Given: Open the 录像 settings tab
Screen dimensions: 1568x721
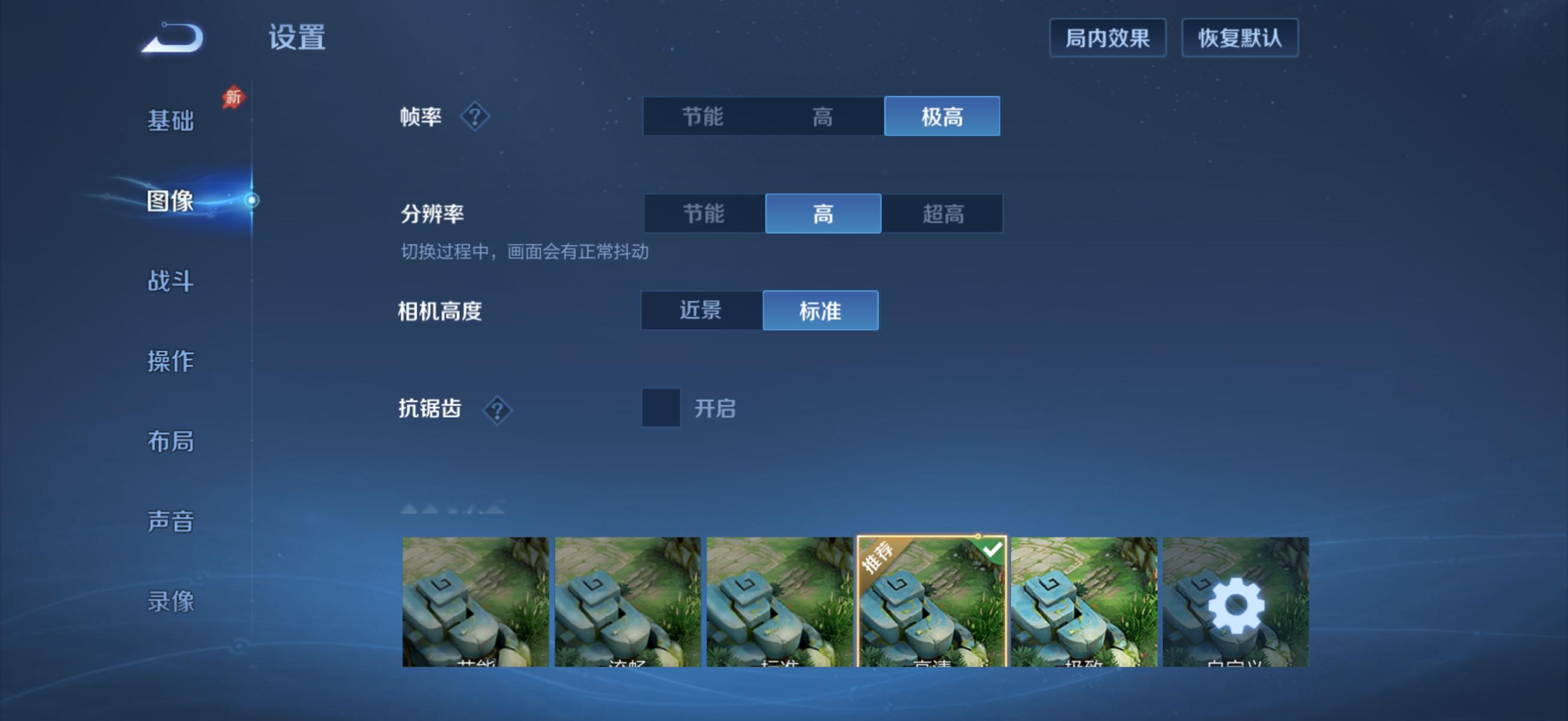Looking at the screenshot, I should (x=170, y=601).
